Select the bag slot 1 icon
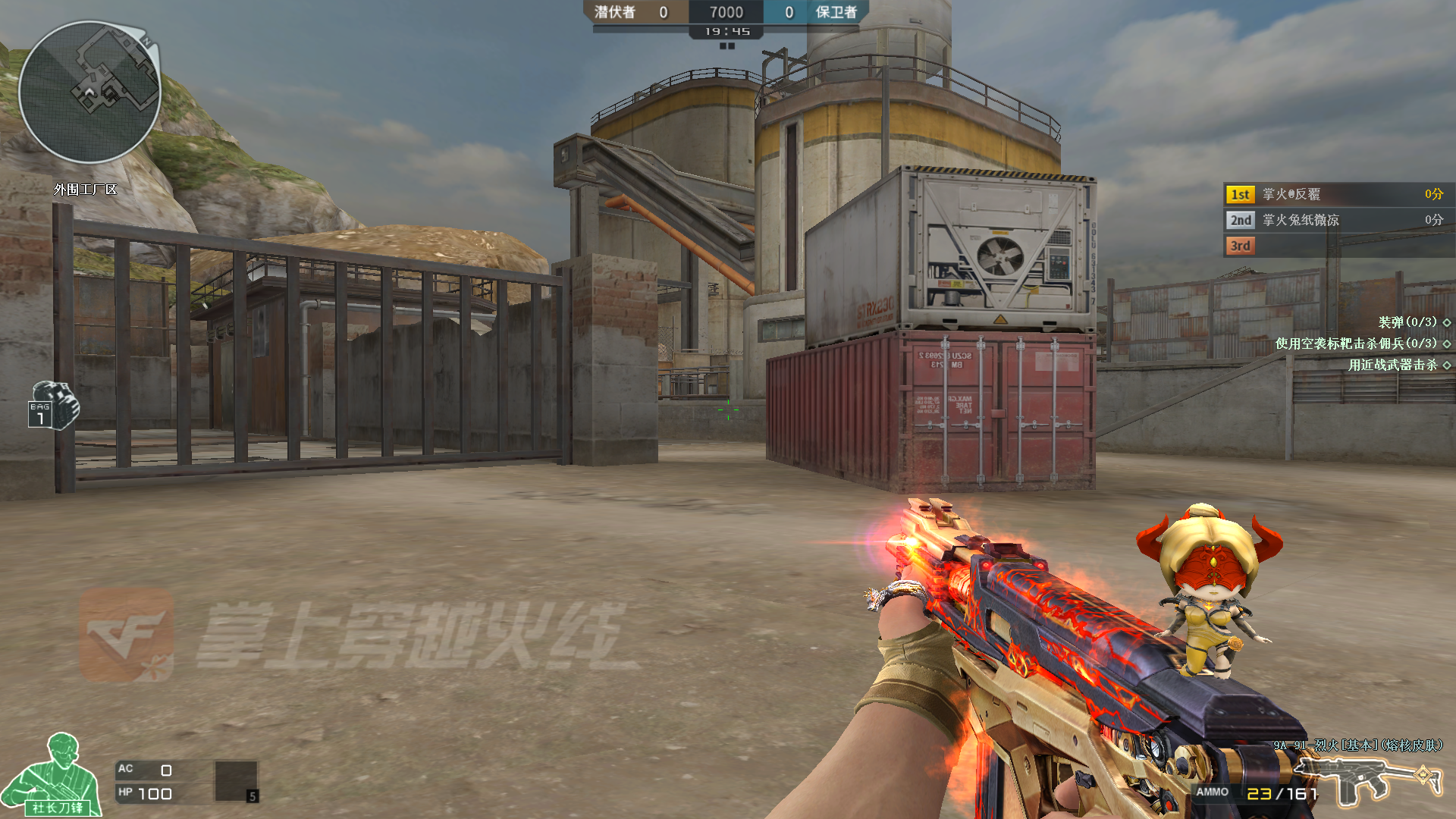 53,405
